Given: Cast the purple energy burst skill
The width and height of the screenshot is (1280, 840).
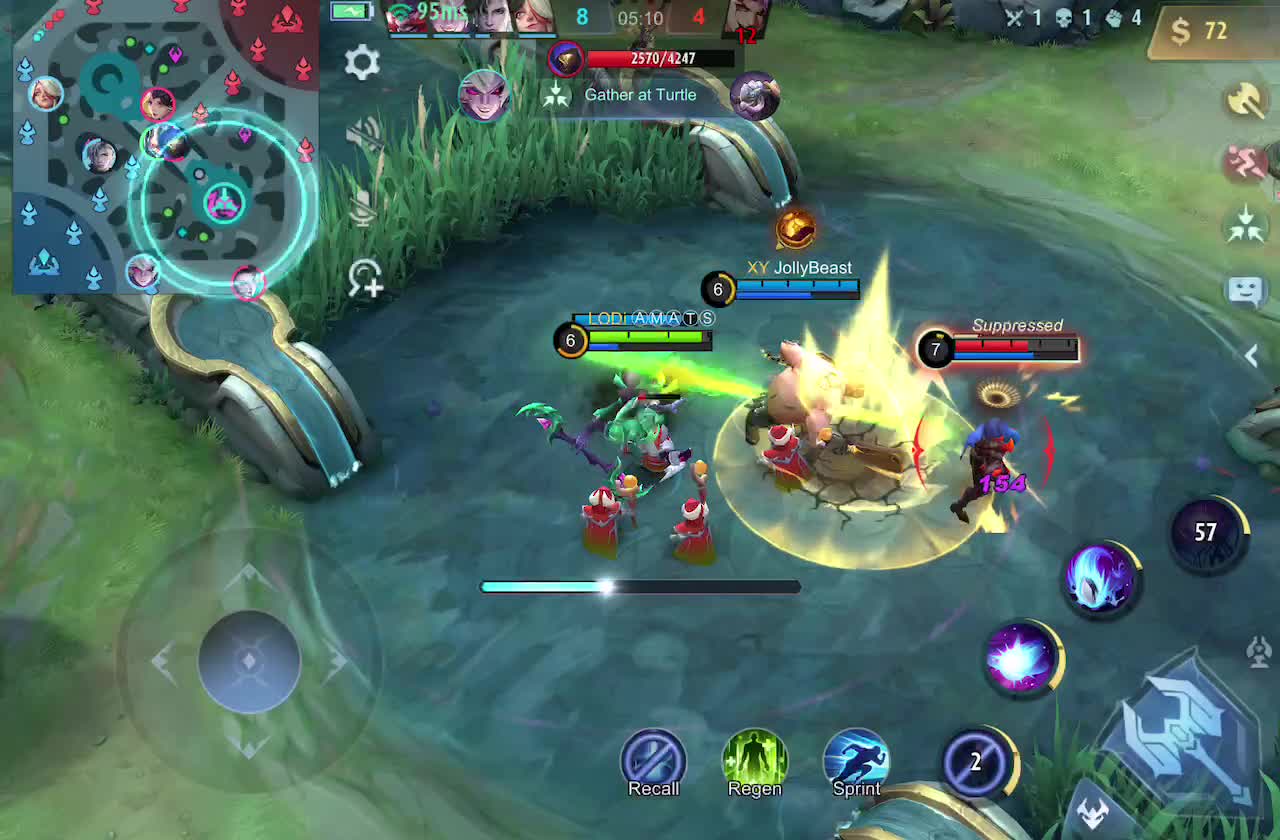Looking at the screenshot, I should pyautogui.click(x=1021, y=659).
